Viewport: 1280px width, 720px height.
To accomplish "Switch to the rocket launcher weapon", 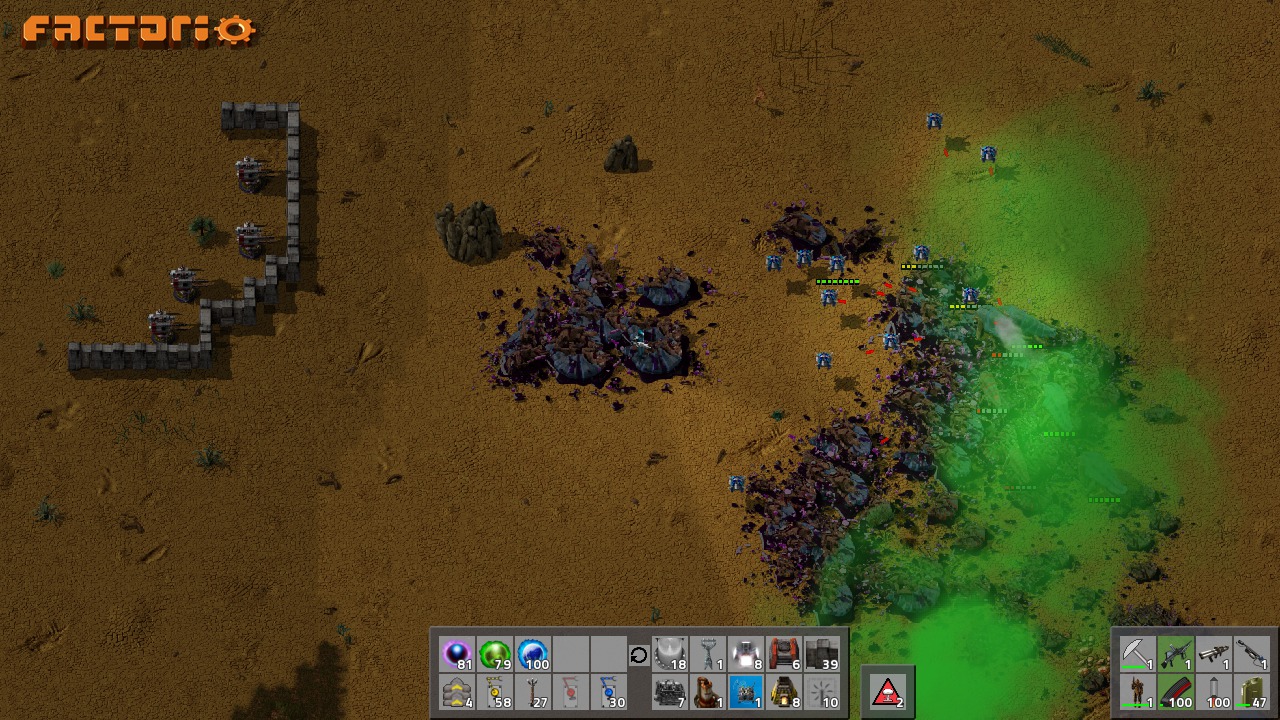I will click(x=1213, y=655).
